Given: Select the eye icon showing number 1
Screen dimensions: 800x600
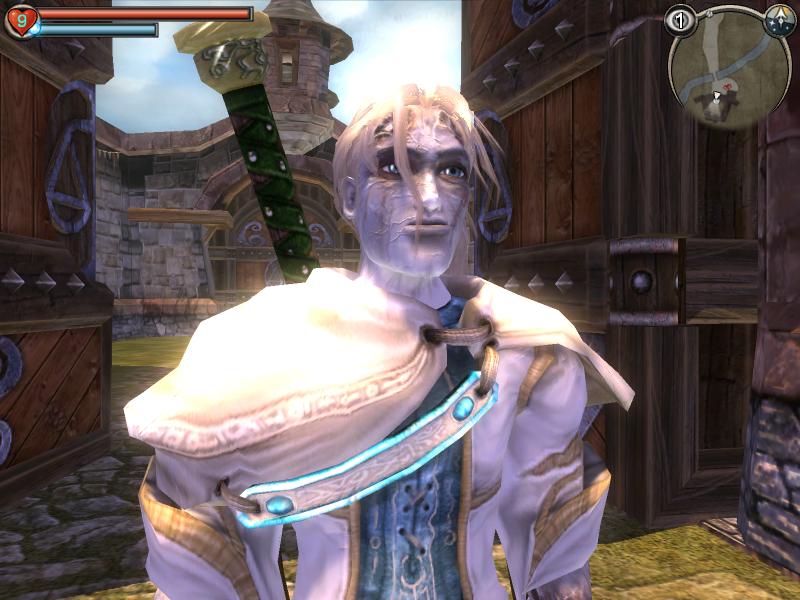Looking at the screenshot, I should point(681,20).
